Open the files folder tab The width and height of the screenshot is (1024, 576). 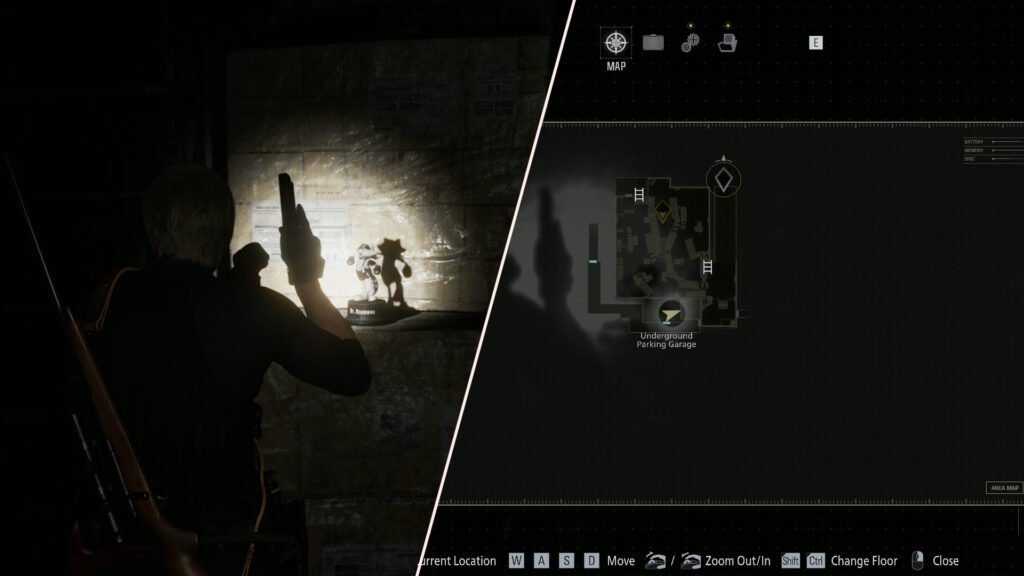(727, 42)
